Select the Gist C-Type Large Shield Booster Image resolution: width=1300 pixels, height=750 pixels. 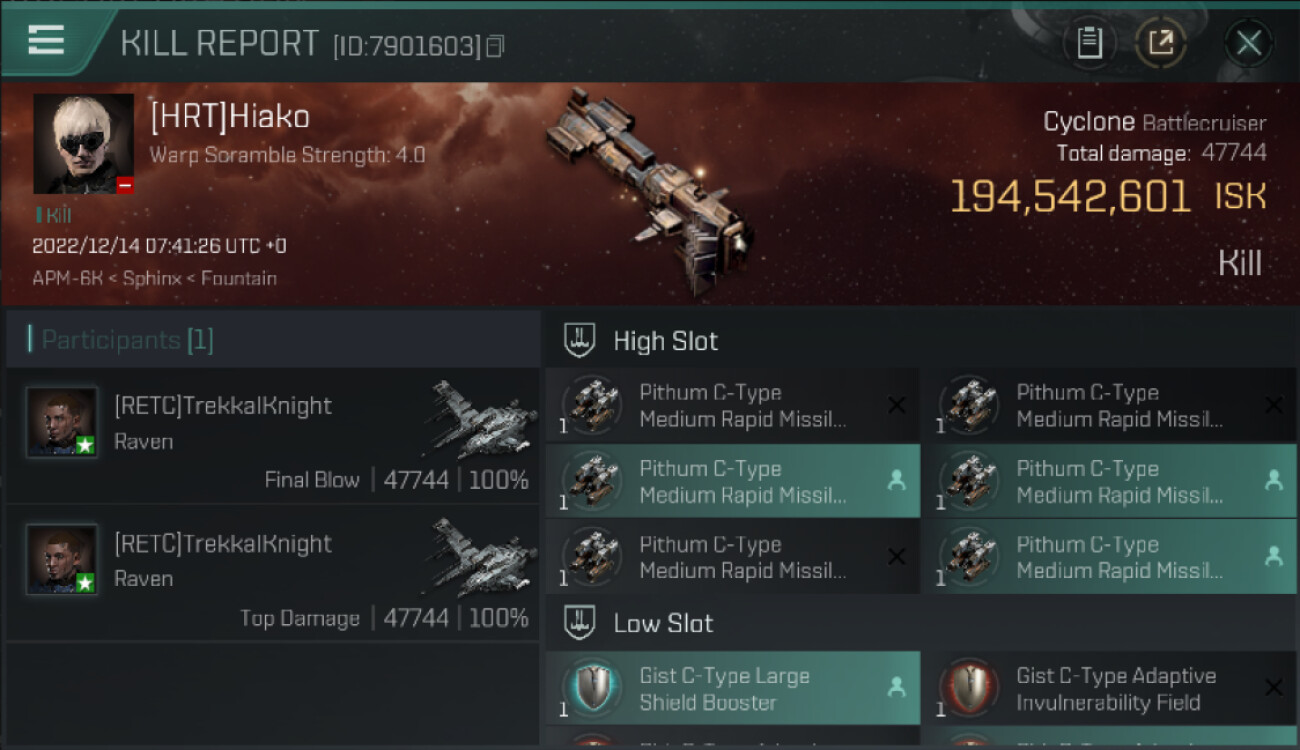[x=732, y=688]
